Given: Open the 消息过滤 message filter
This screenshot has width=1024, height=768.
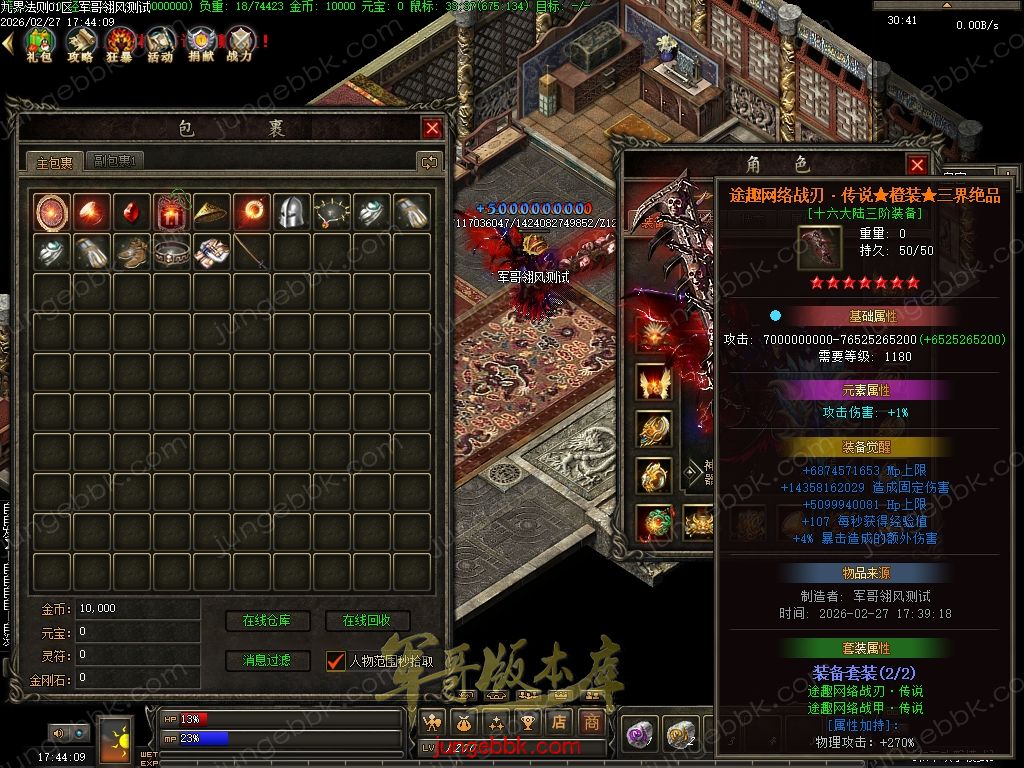Looking at the screenshot, I should [266, 660].
